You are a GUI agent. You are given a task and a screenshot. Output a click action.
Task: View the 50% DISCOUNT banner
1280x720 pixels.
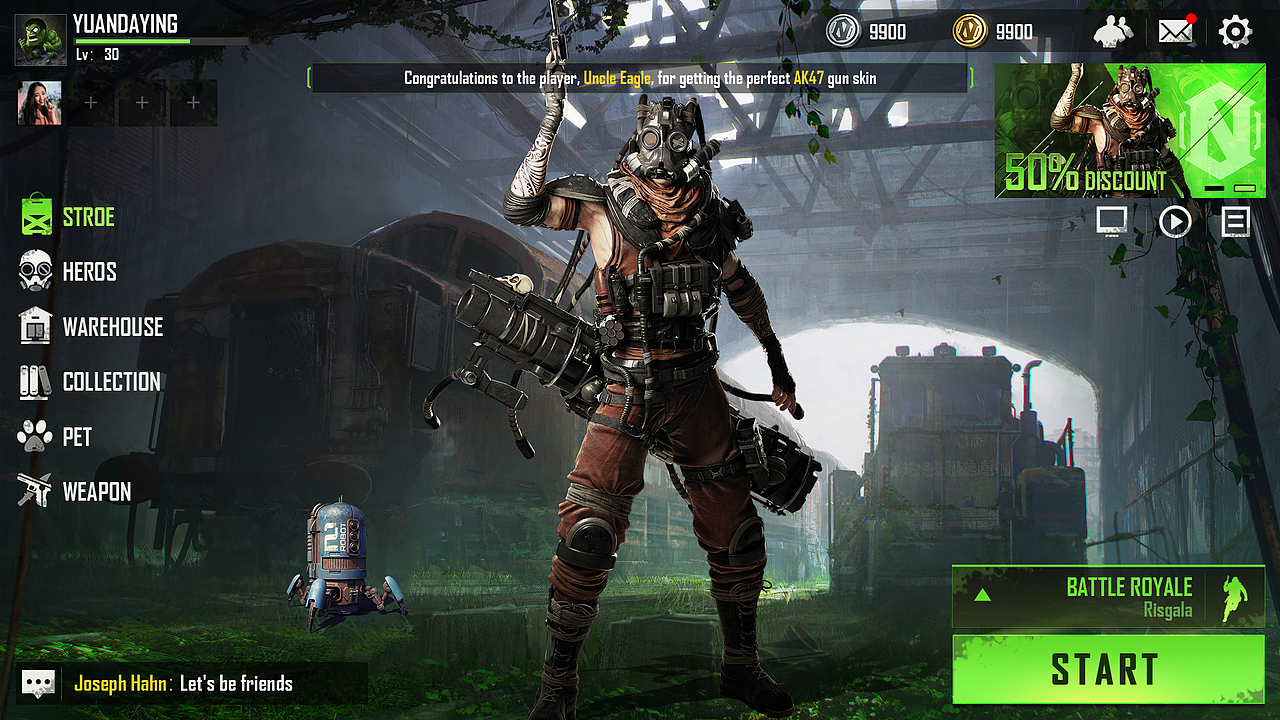1130,131
